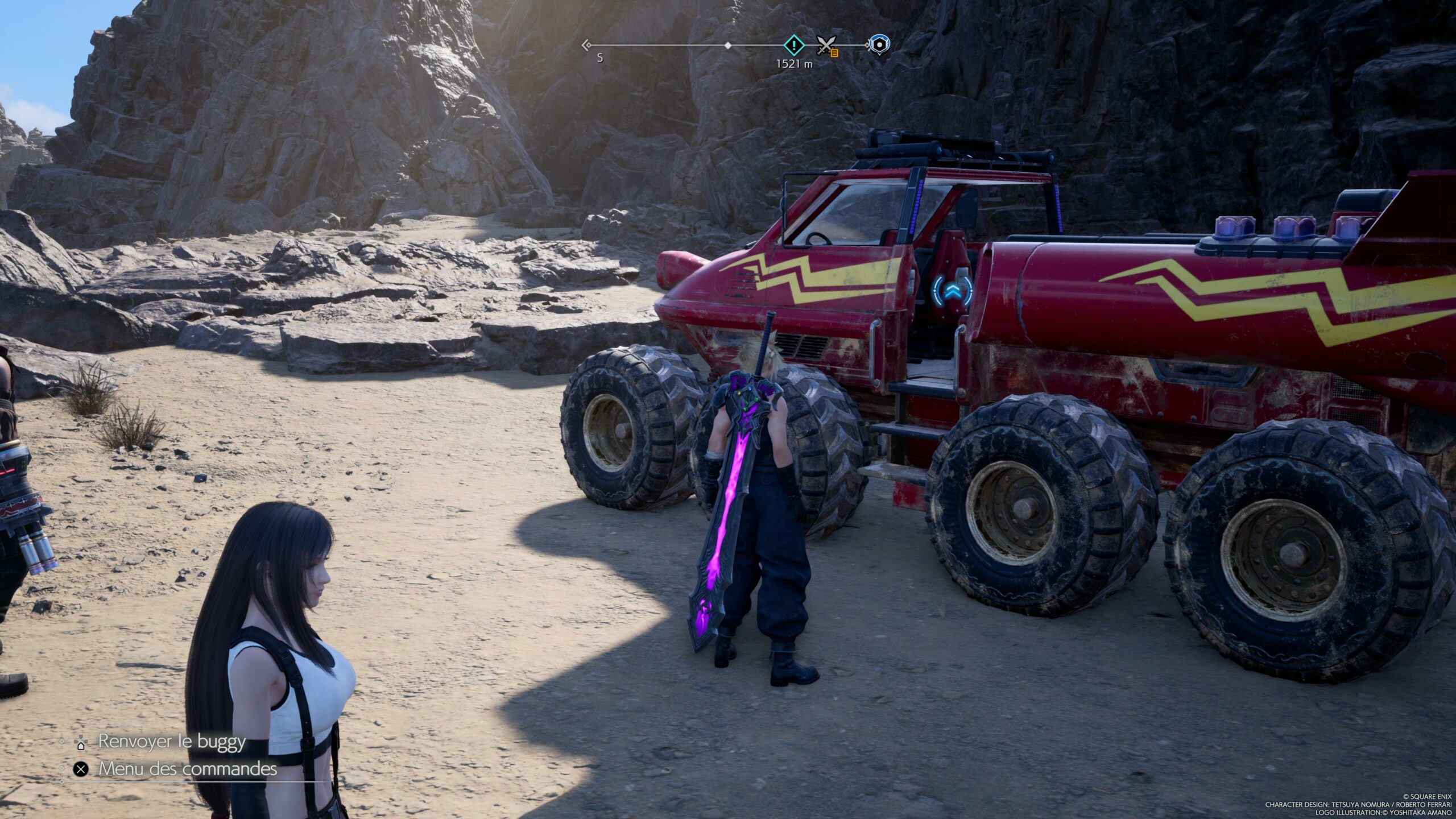The height and width of the screenshot is (819, 1456).
Task: Select the teal exclamation quest marker on compass
Action: (794, 44)
